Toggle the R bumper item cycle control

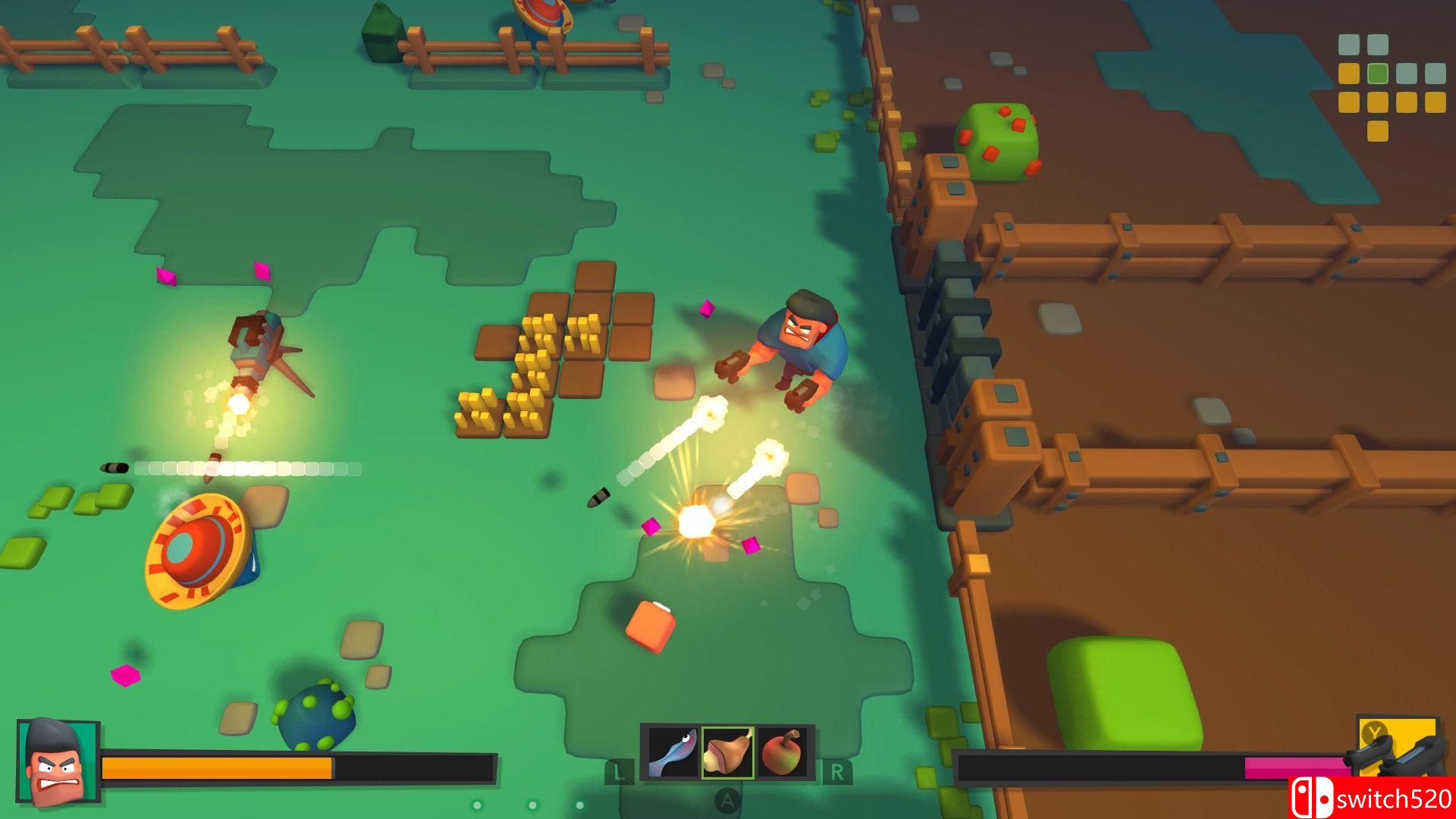point(839,772)
